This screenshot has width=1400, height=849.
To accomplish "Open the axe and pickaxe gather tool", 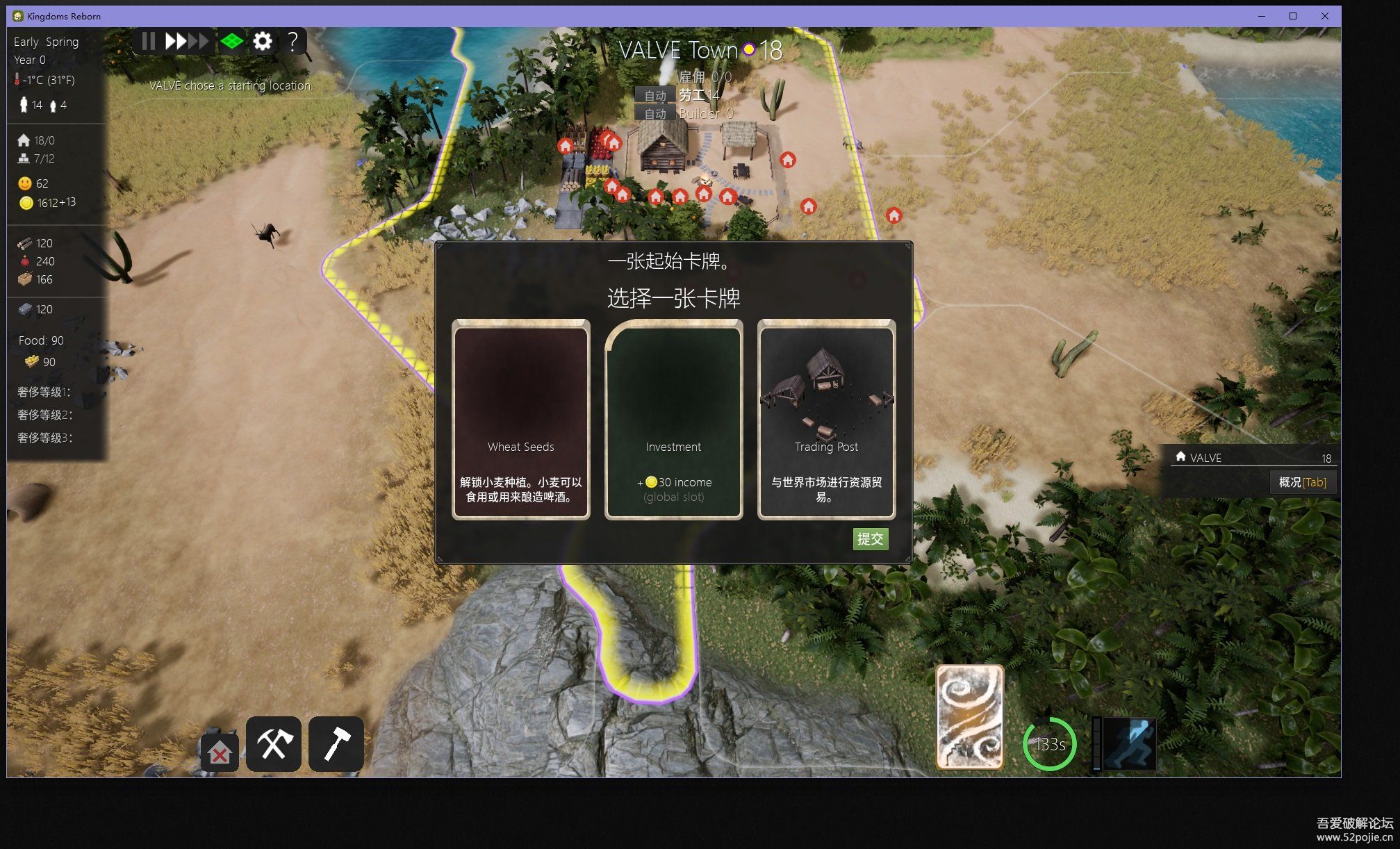I will click(x=274, y=744).
